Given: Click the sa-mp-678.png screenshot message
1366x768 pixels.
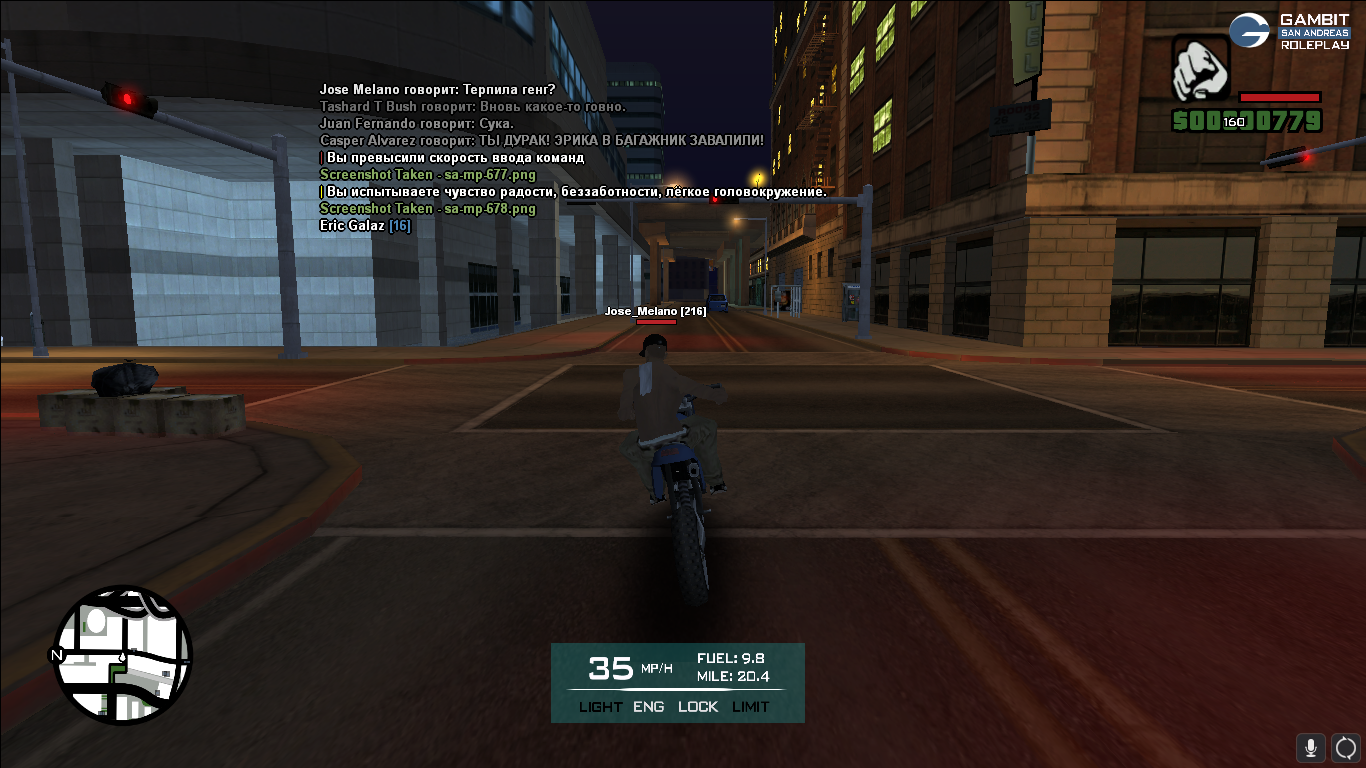Looking at the screenshot, I should coord(427,209).
